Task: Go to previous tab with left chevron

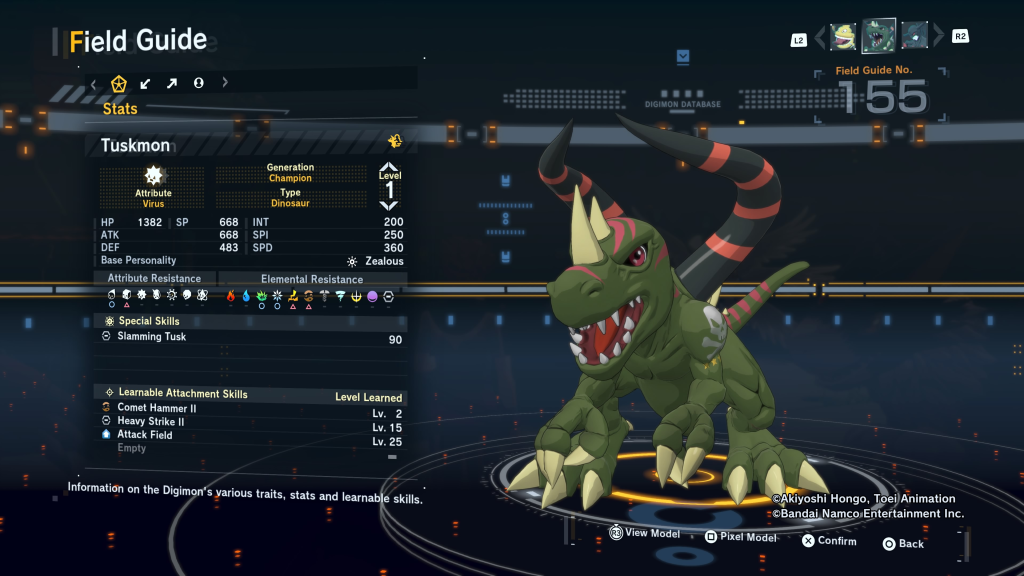Action: 93,83
